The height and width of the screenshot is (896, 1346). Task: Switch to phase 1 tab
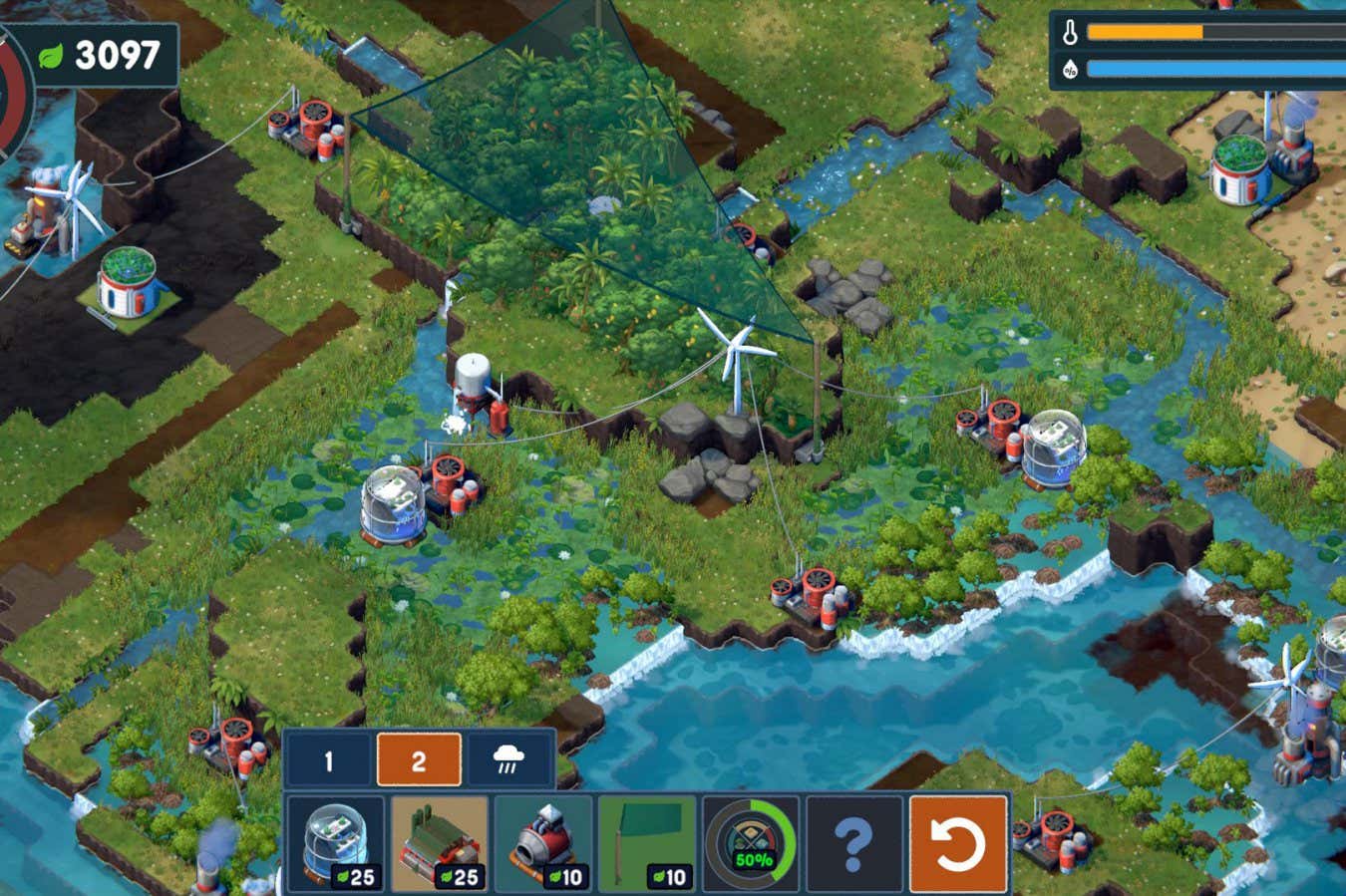pos(328,761)
